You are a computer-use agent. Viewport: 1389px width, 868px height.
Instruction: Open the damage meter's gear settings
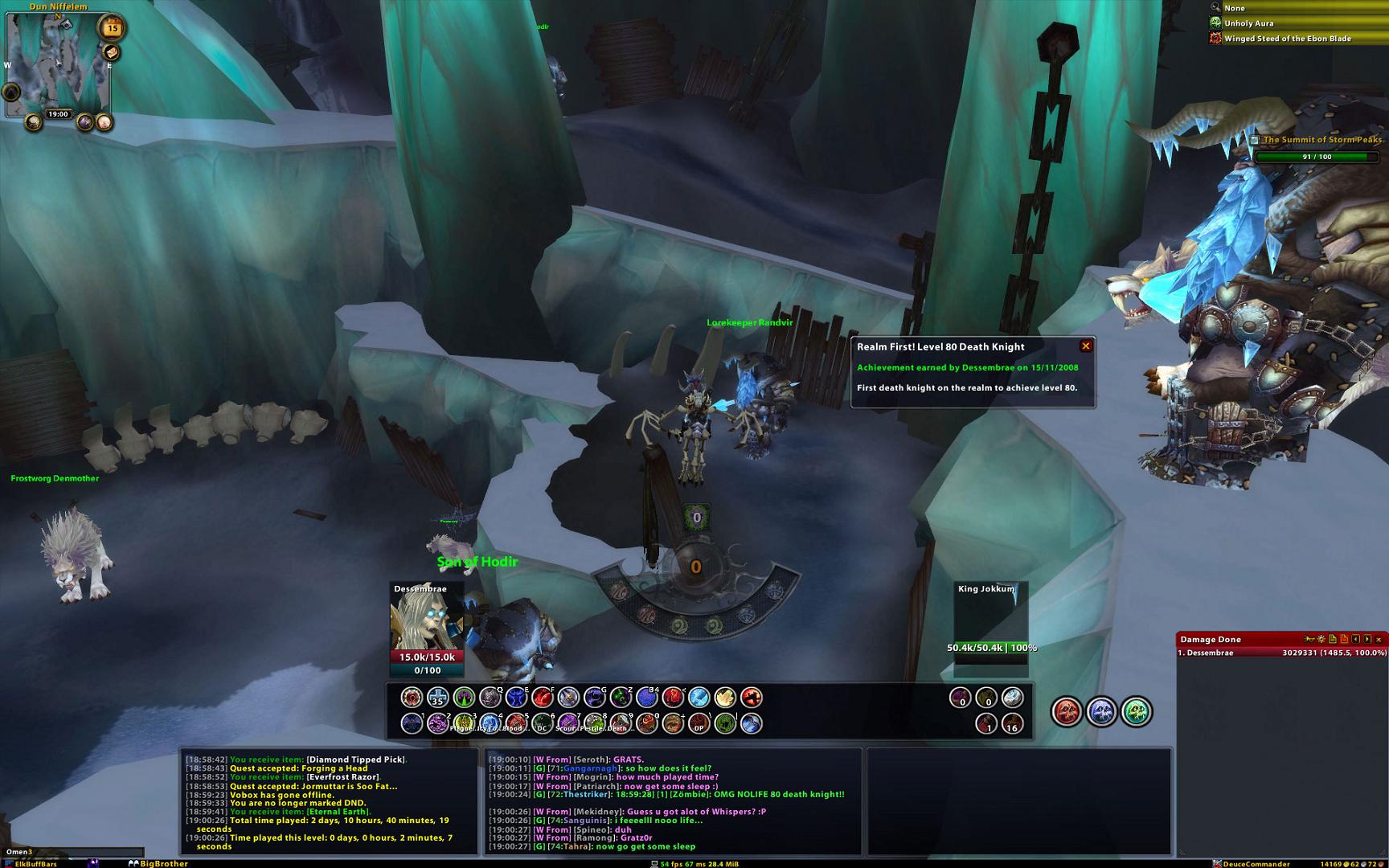click(1321, 640)
